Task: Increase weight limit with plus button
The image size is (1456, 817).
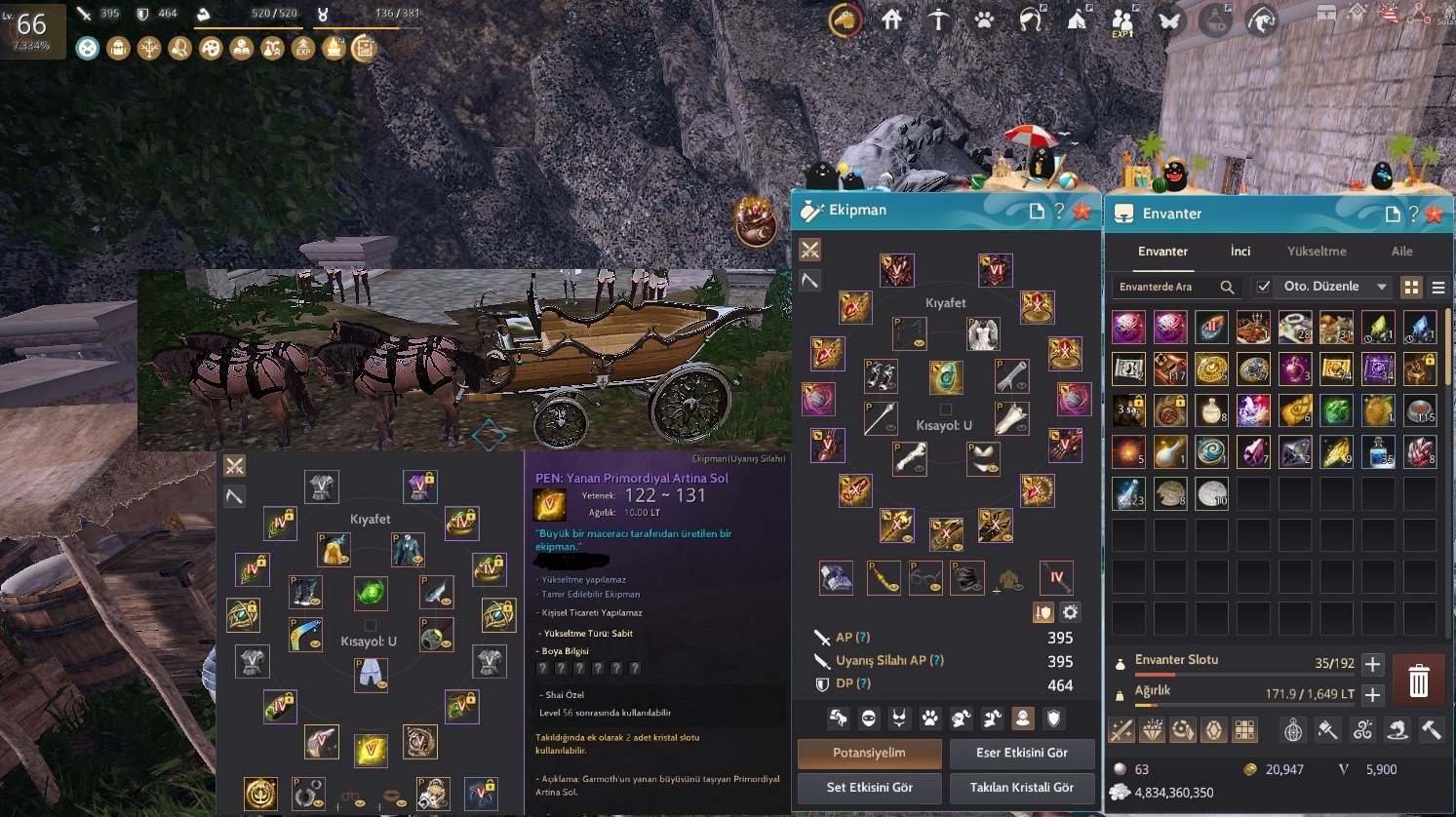Action: 1372,695
